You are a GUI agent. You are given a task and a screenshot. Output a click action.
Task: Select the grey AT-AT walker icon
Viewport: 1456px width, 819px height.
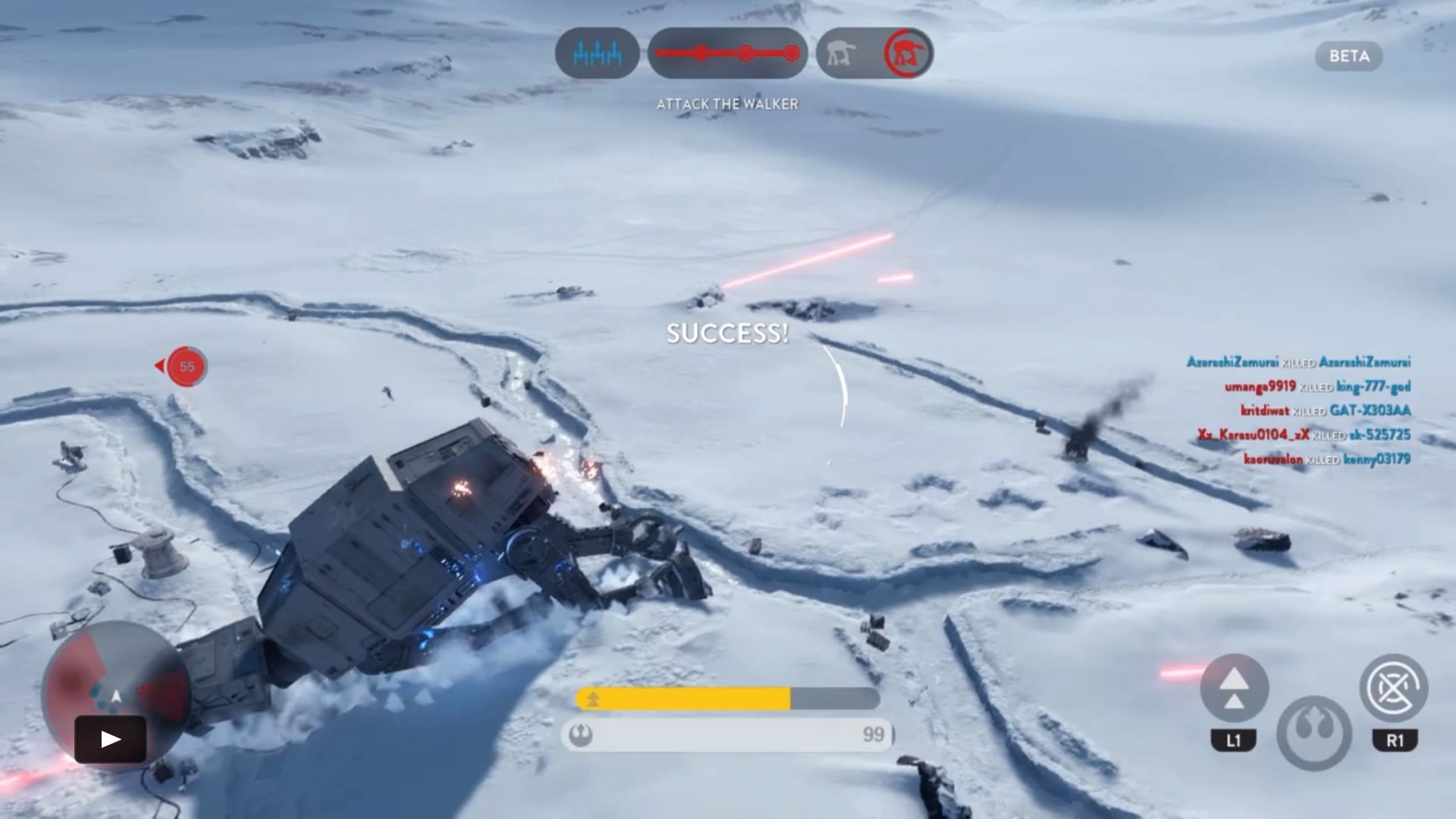coord(841,54)
